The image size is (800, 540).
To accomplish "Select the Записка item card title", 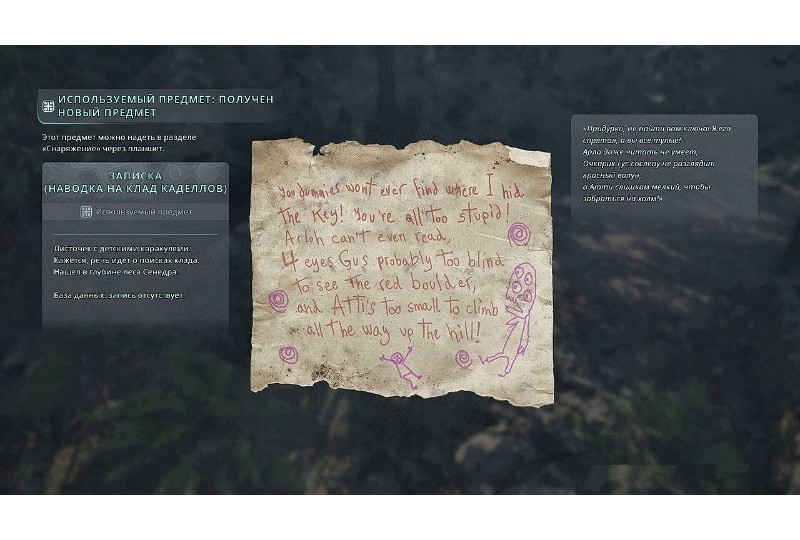I will point(135,182).
